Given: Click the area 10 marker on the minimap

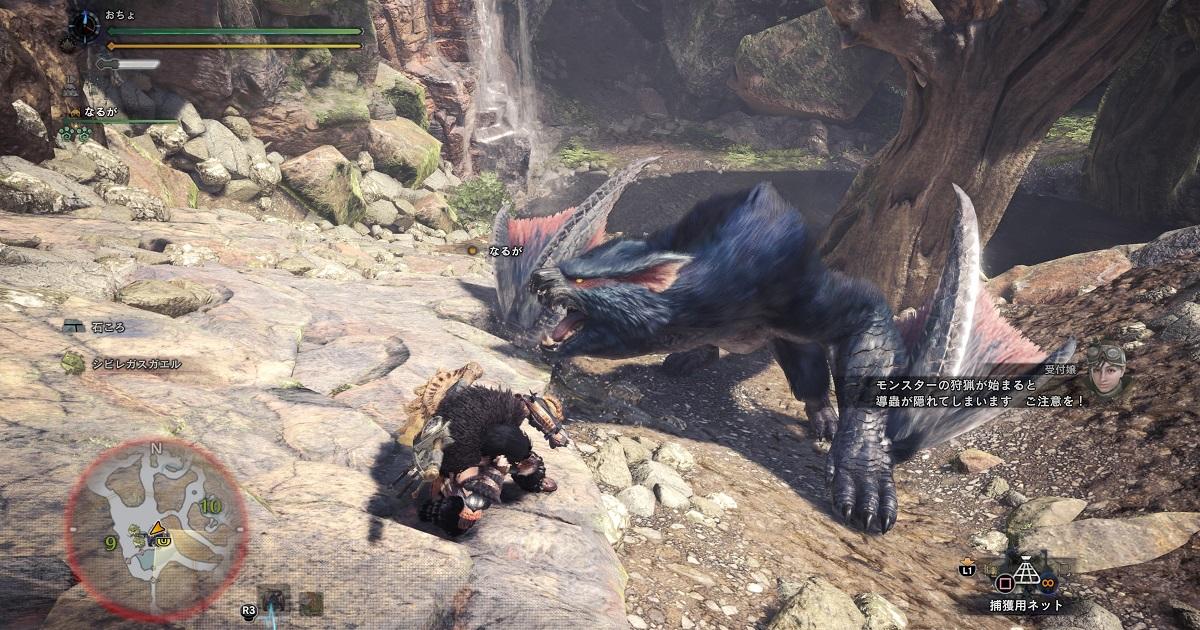Looking at the screenshot, I should tap(209, 506).
